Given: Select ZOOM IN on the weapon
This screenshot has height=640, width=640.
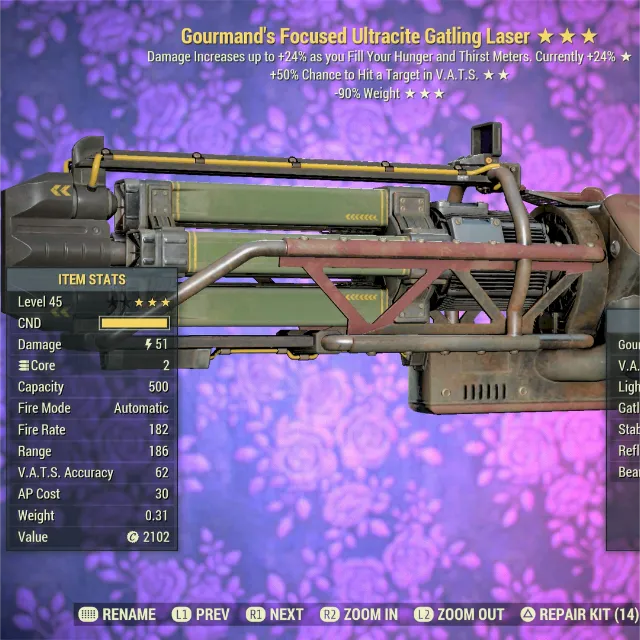Looking at the screenshot, I should (x=359, y=614).
